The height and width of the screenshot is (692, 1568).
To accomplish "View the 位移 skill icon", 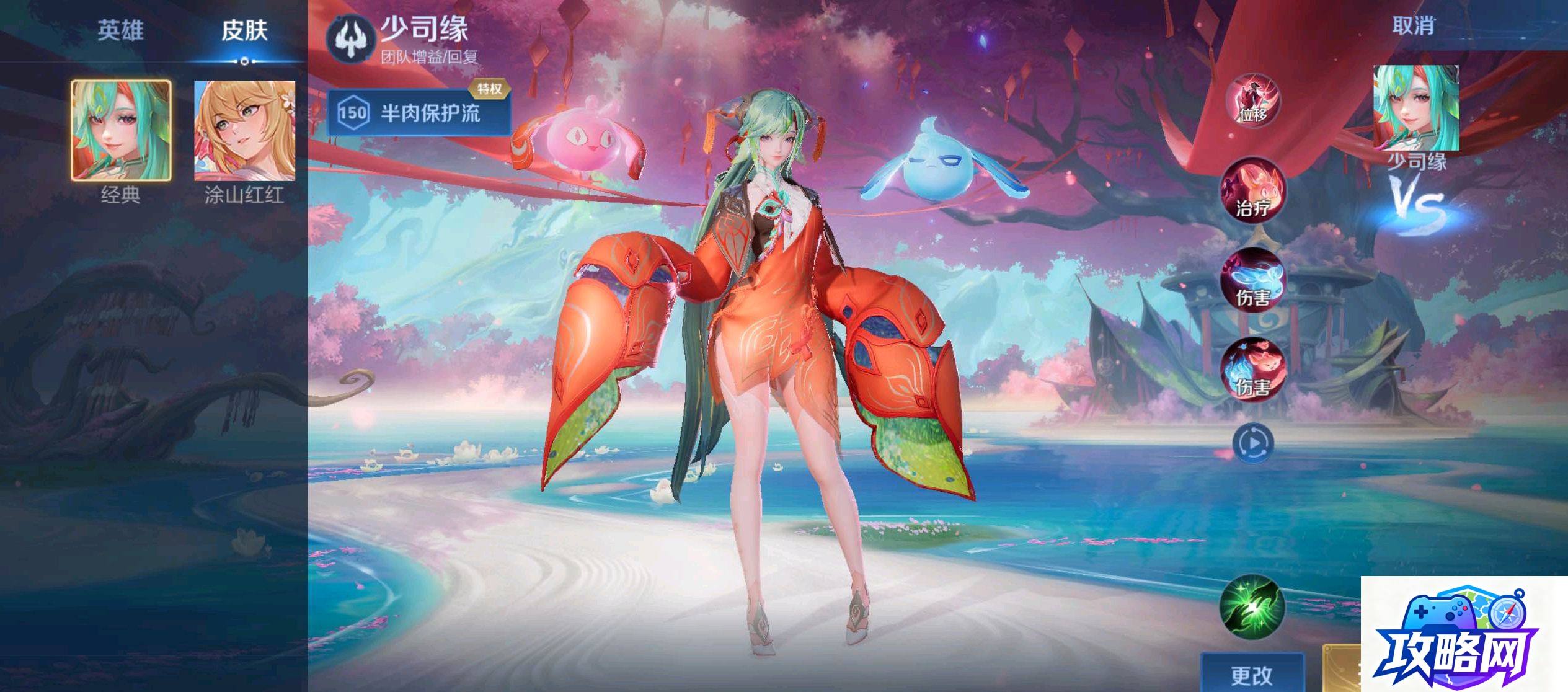I will 1252,100.
